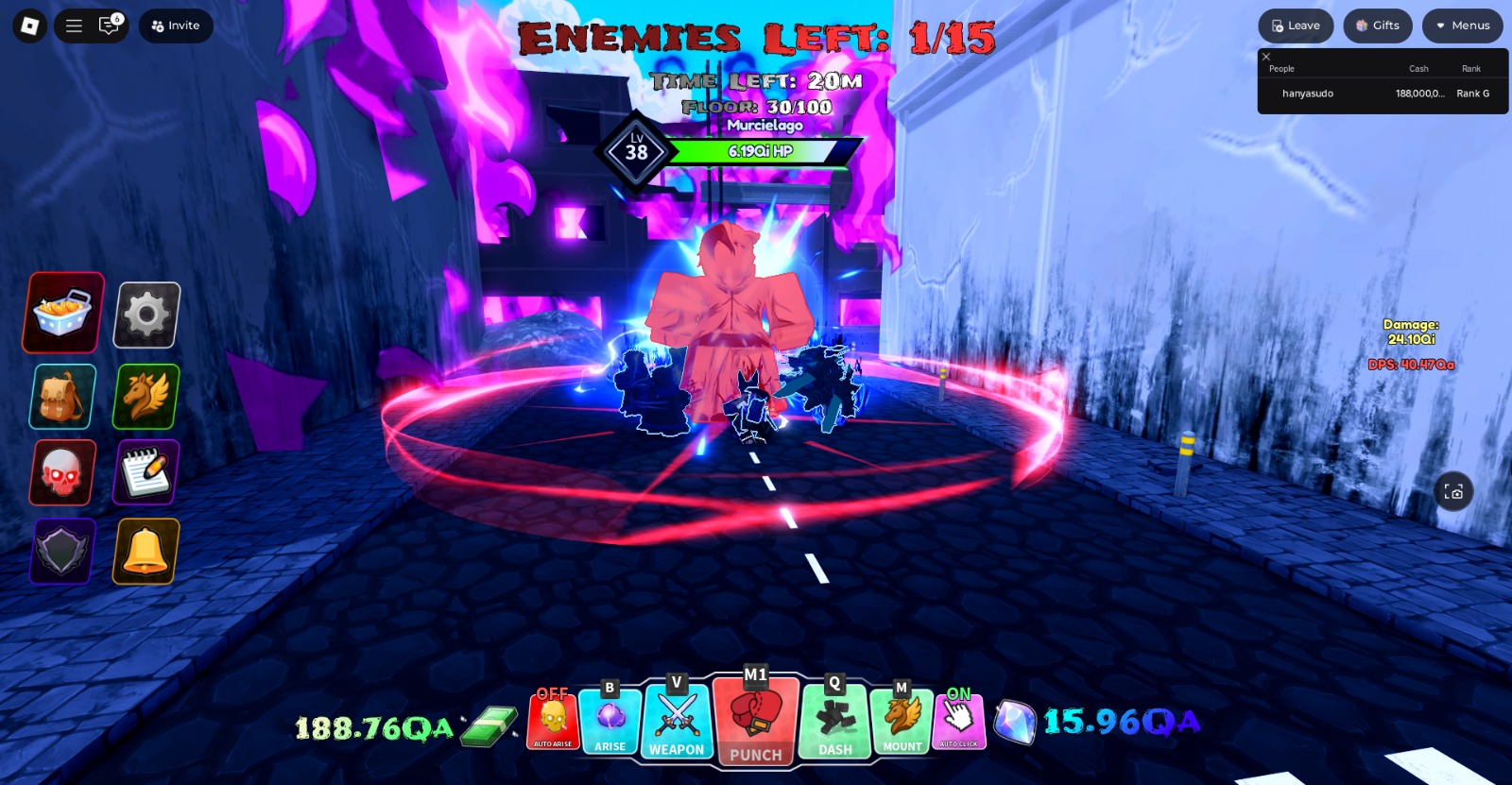
Task: Click the shop basket of coins icon
Action: (60, 312)
